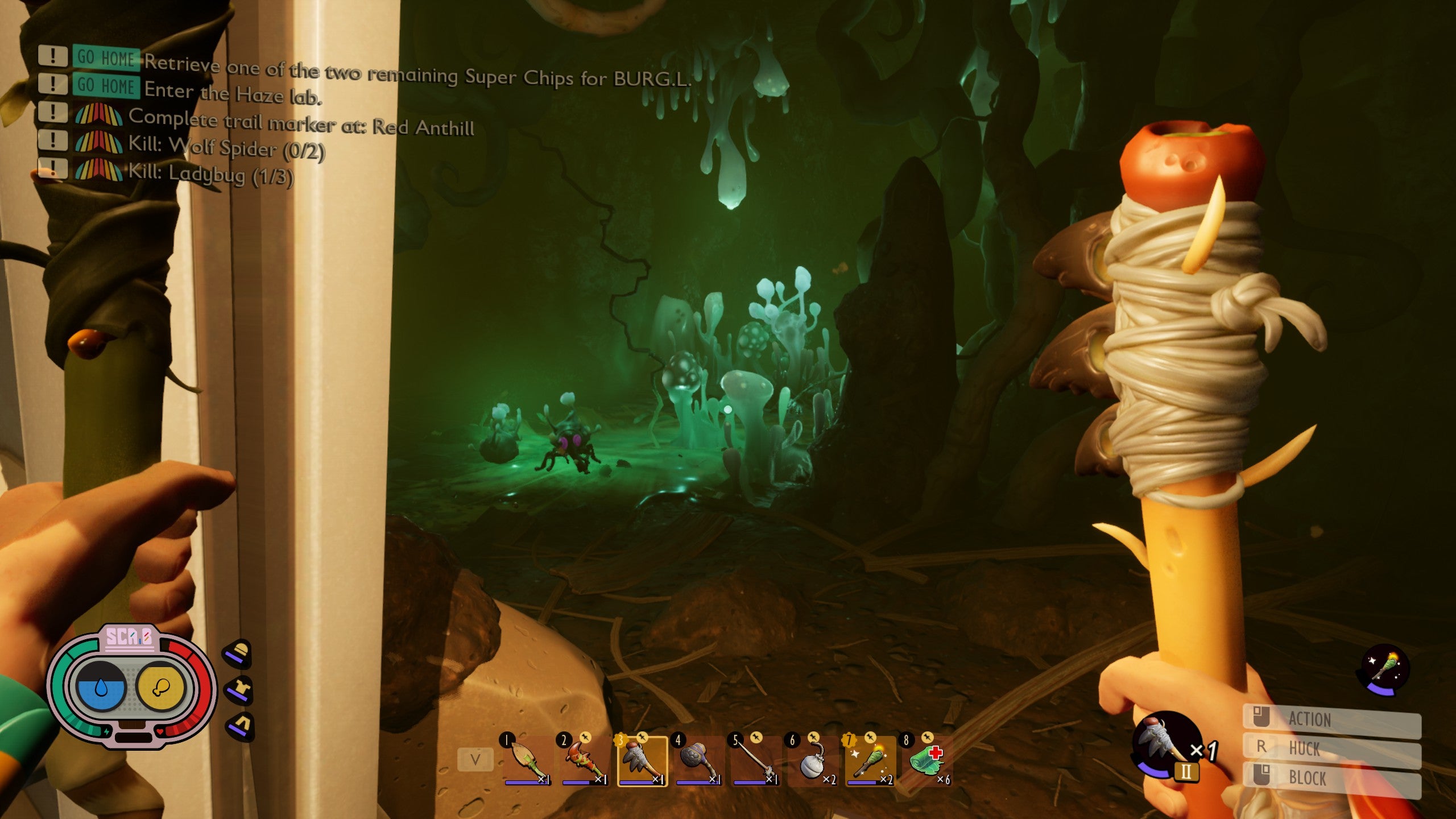Click the leg armor durability icon
Screen dimensions: 1456x819
click(x=239, y=726)
